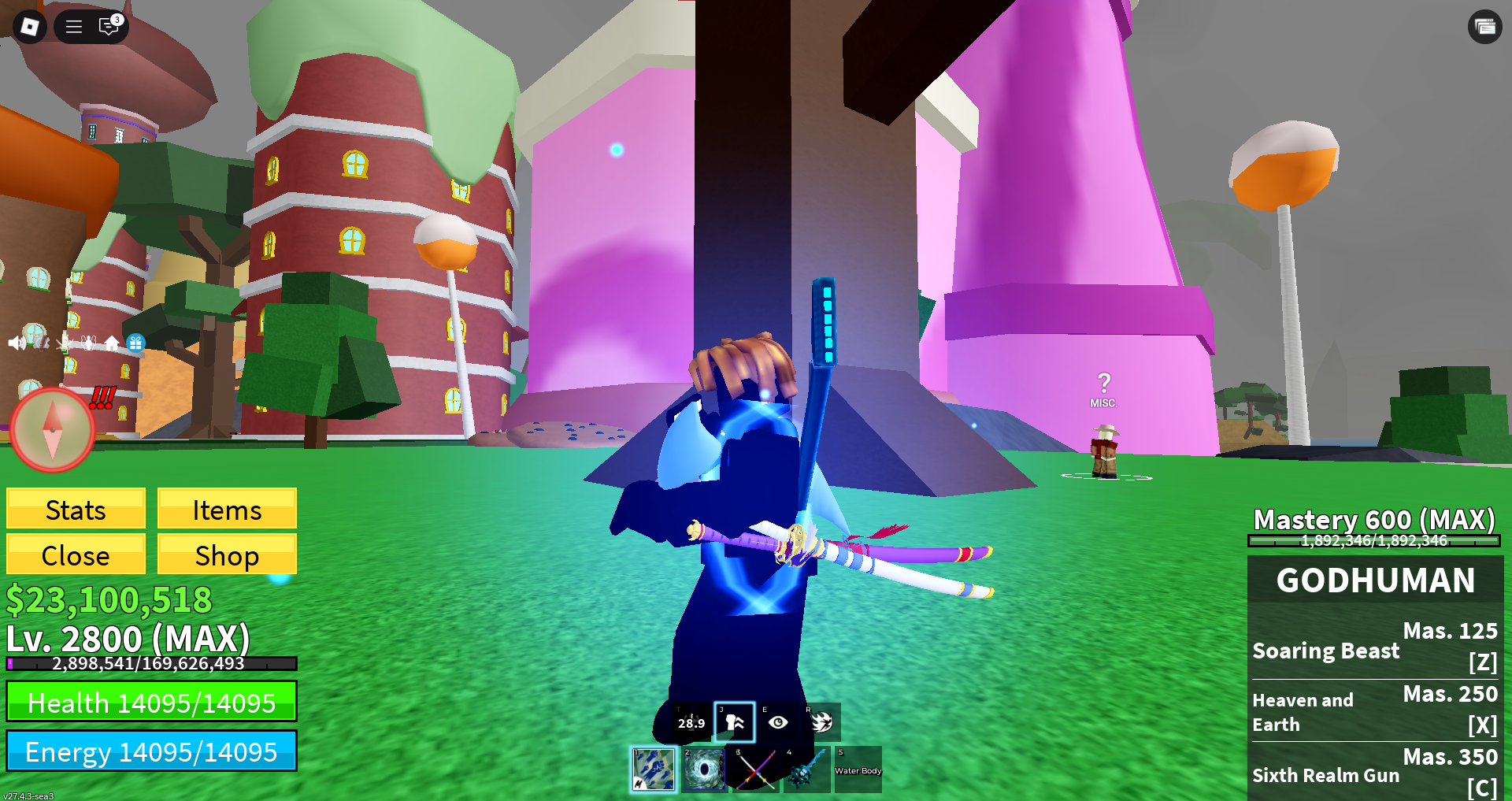Select the Water Body hotbar slot
Viewport: 1512px width, 801px height.
(x=858, y=769)
